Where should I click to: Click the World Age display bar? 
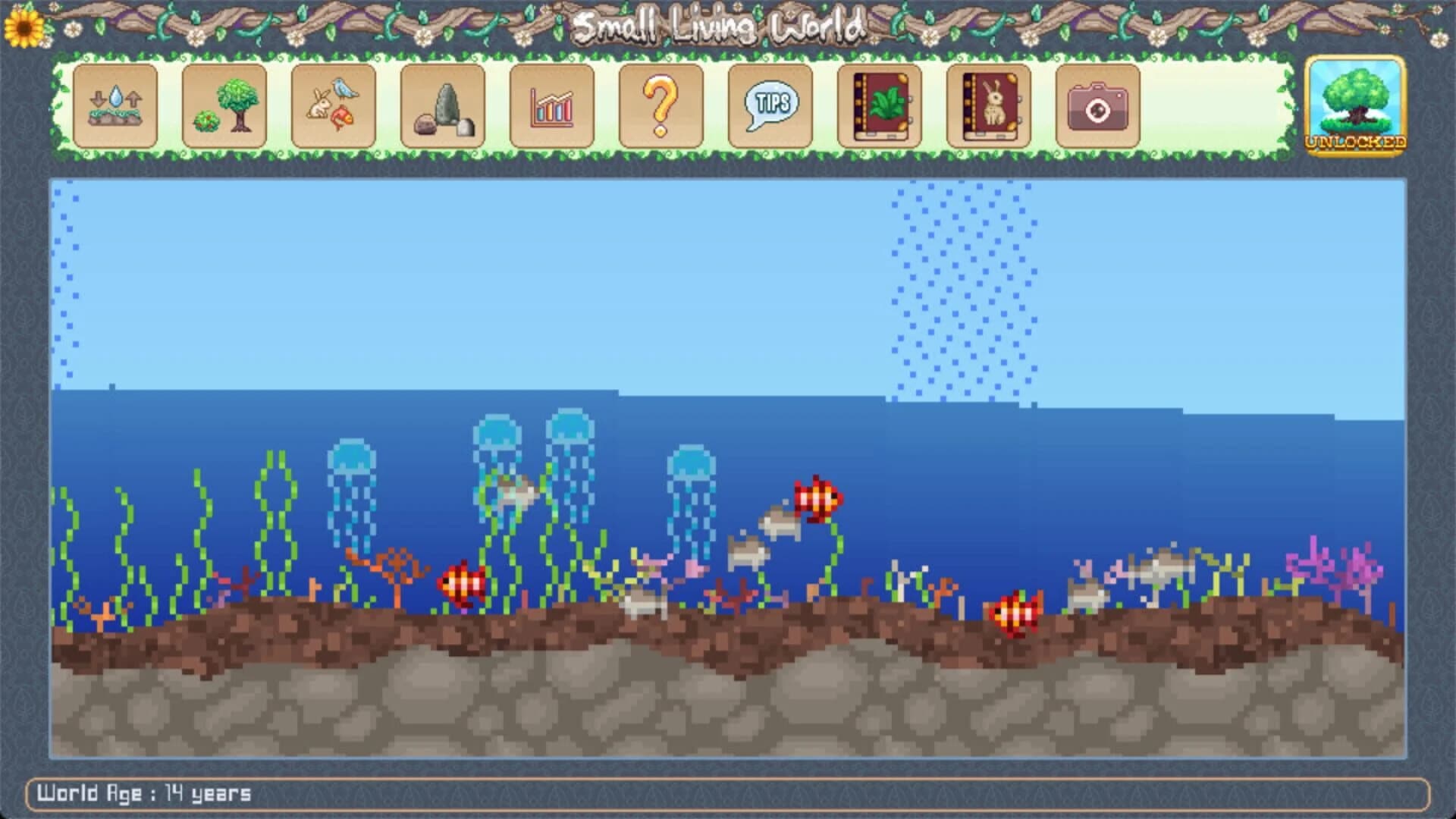pyautogui.click(x=144, y=793)
